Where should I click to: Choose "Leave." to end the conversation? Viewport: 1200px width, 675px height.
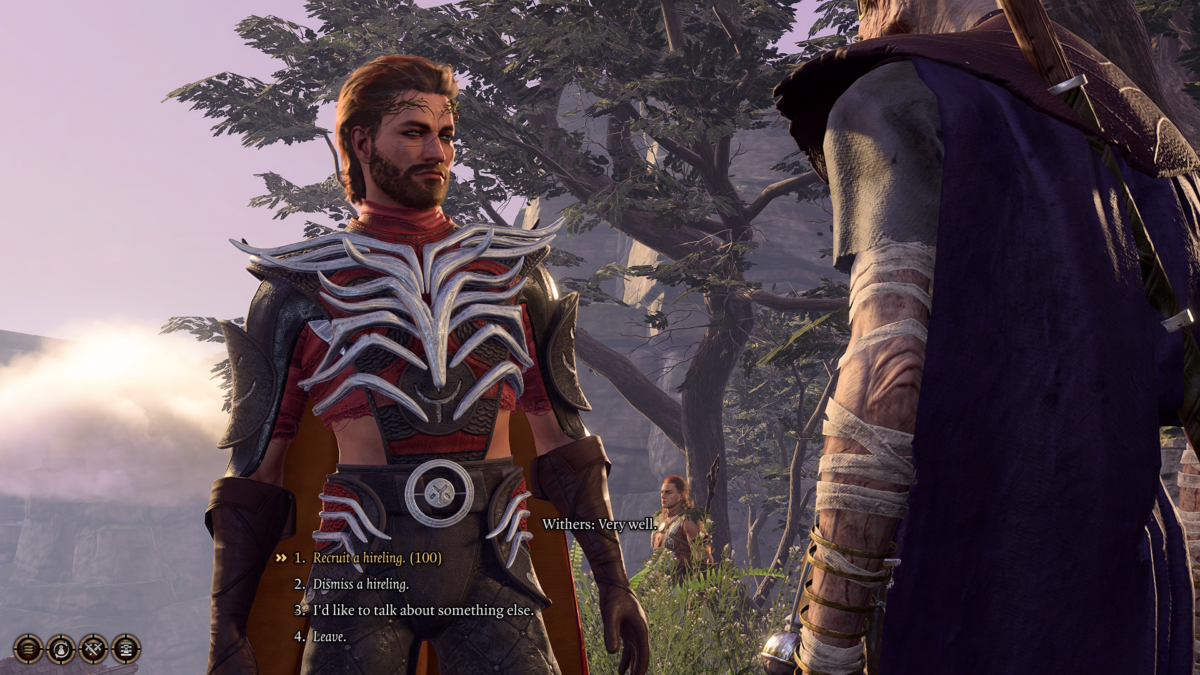tap(329, 636)
